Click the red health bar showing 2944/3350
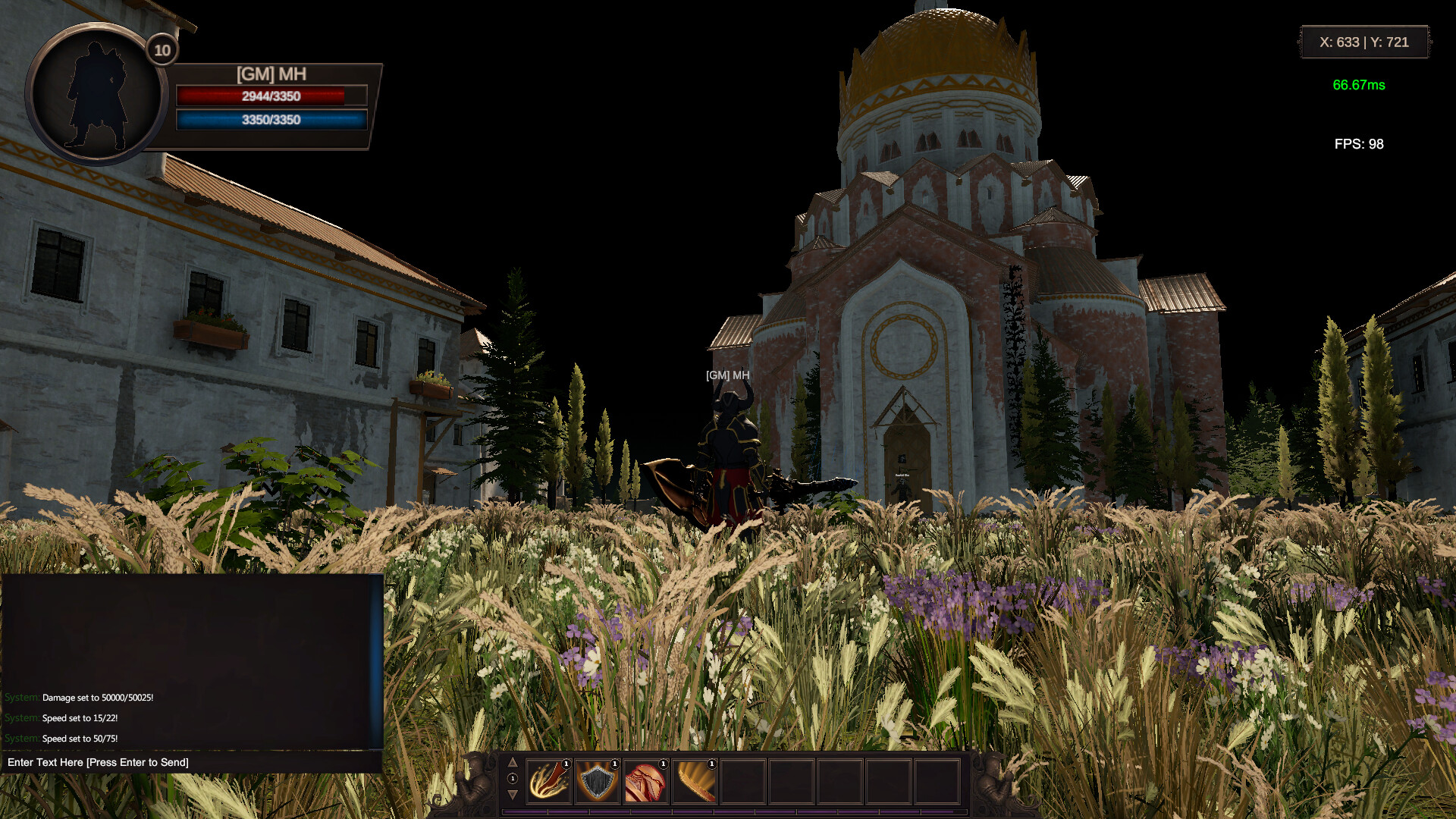 click(x=271, y=96)
